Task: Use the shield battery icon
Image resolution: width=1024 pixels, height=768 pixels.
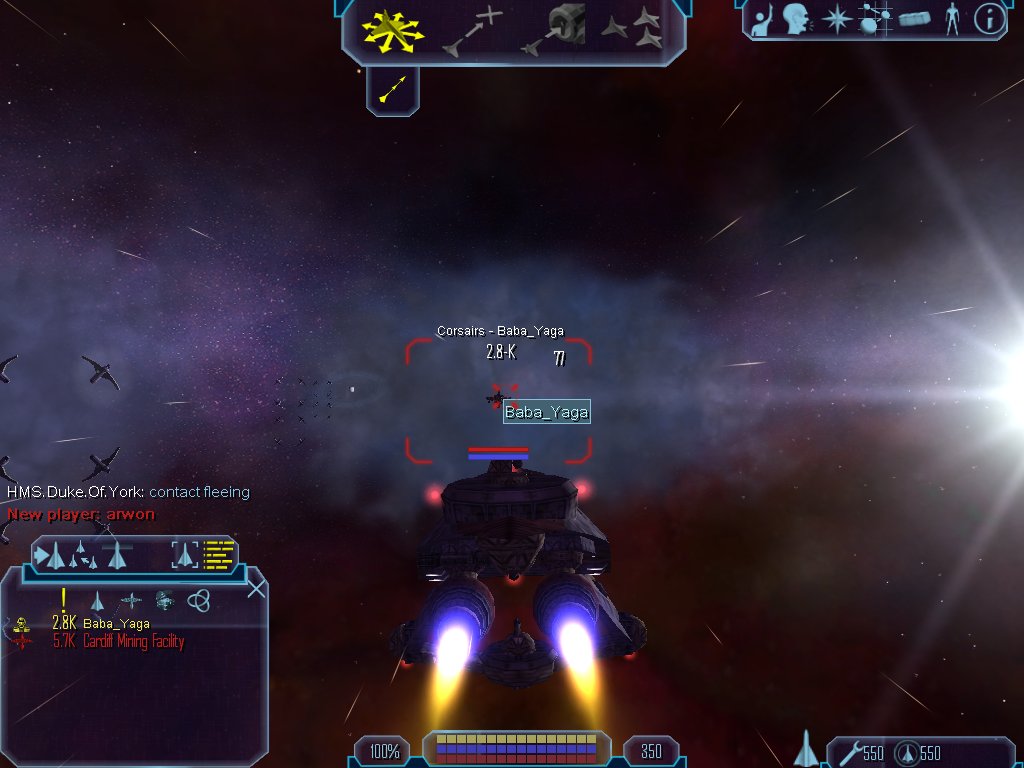Action: point(906,753)
